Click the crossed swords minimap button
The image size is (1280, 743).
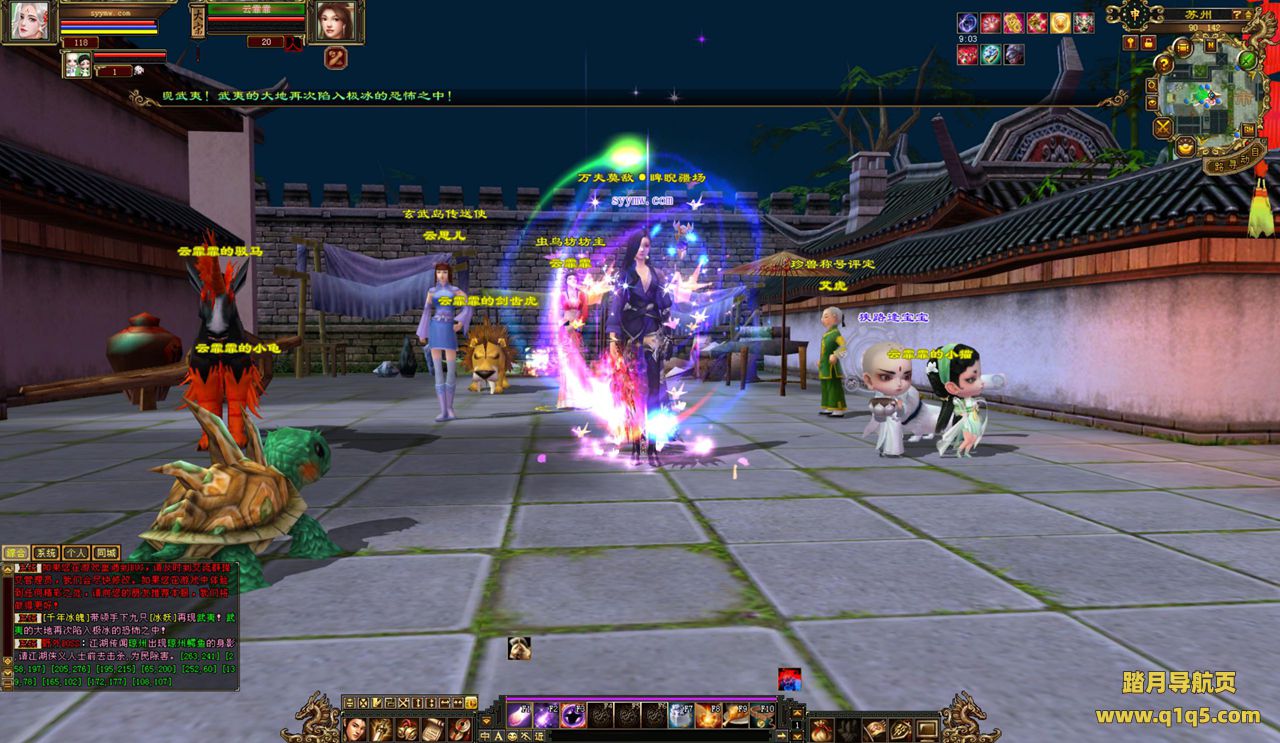pos(1162,127)
